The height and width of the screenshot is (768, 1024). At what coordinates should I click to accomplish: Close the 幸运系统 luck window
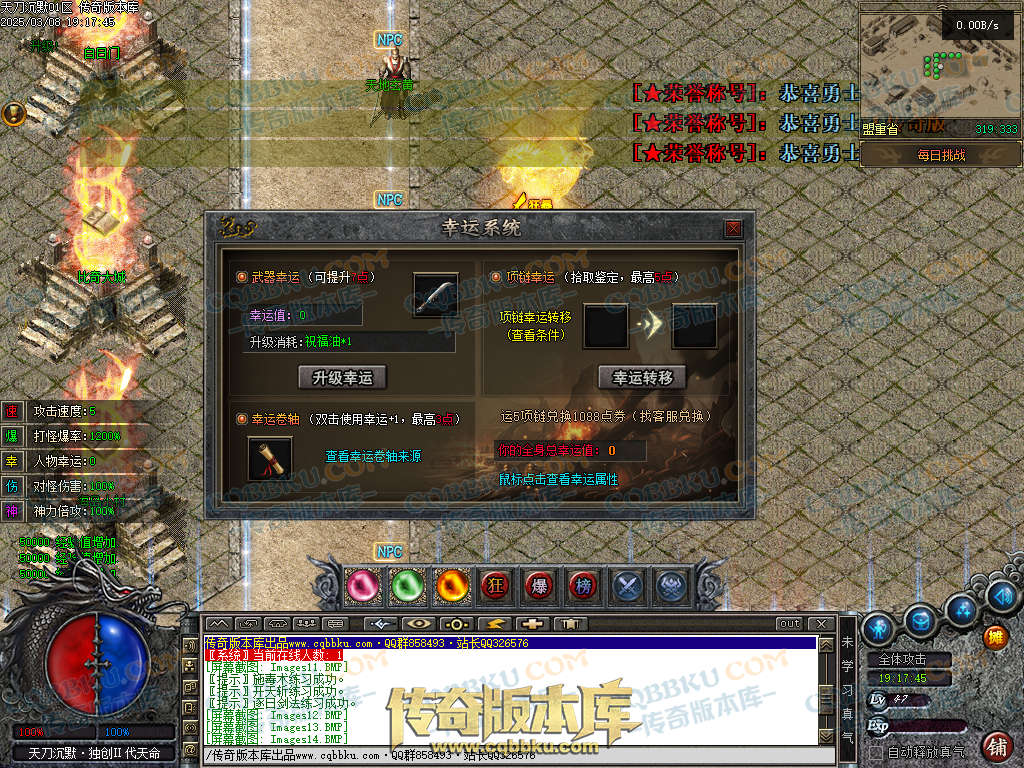733,228
